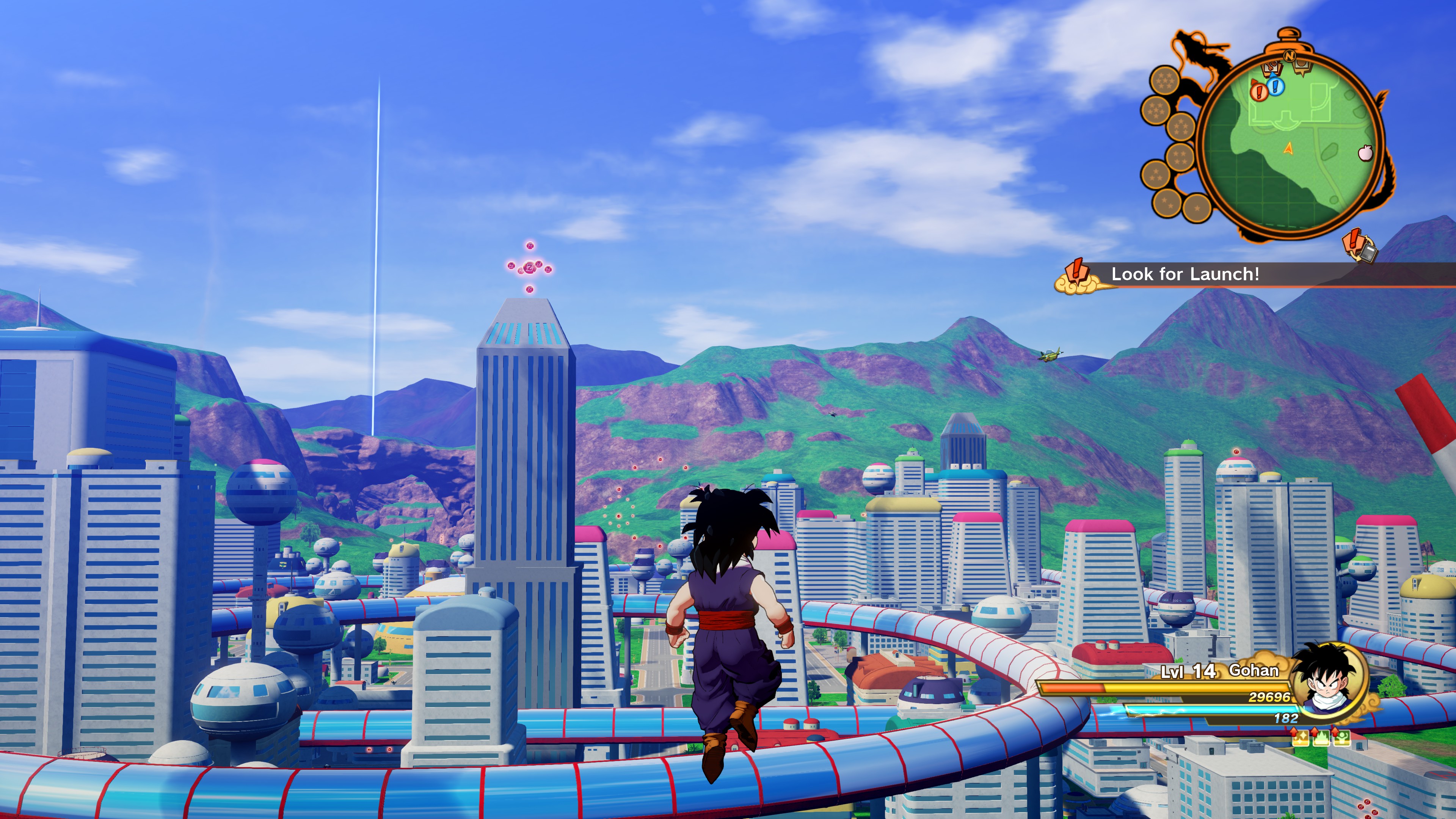
Task: Select the flame aura buff icon
Action: pyautogui.click(x=1321, y=737)
